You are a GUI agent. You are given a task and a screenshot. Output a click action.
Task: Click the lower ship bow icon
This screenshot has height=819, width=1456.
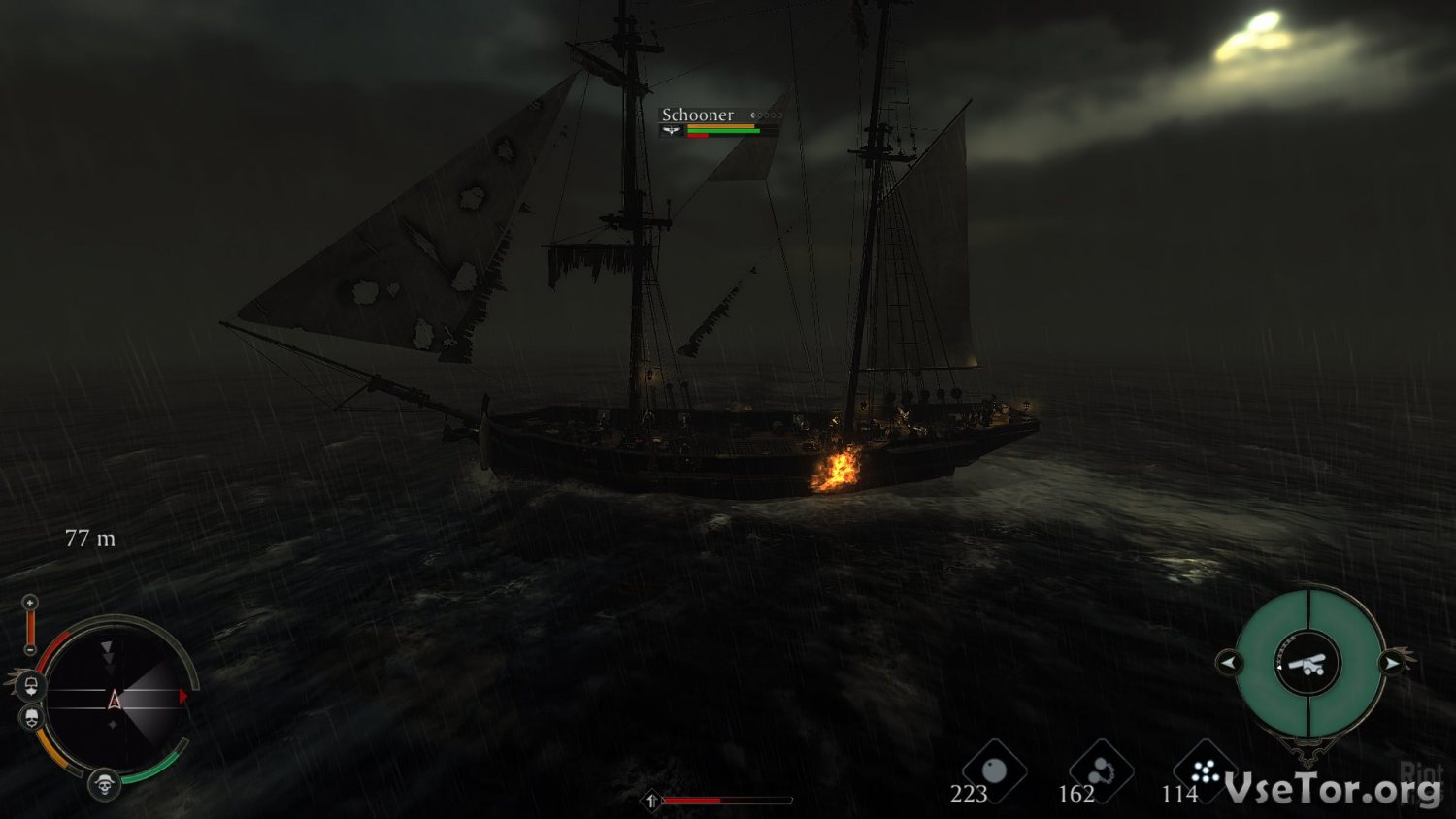point(31,718)
